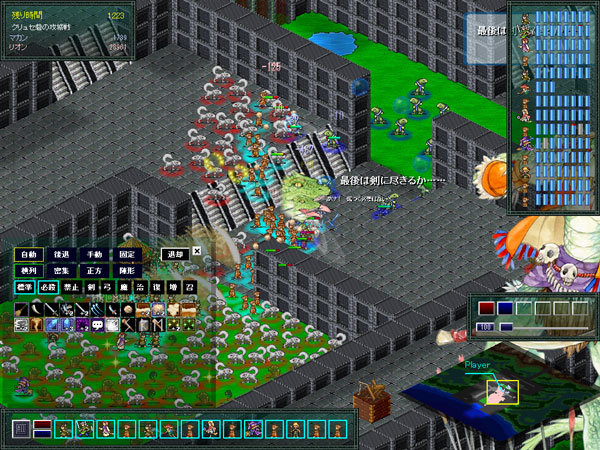The height and width of the screenshot is (450, 600).
Task: Pick the 正方 square formation
Action: click(x=94, y=271)
